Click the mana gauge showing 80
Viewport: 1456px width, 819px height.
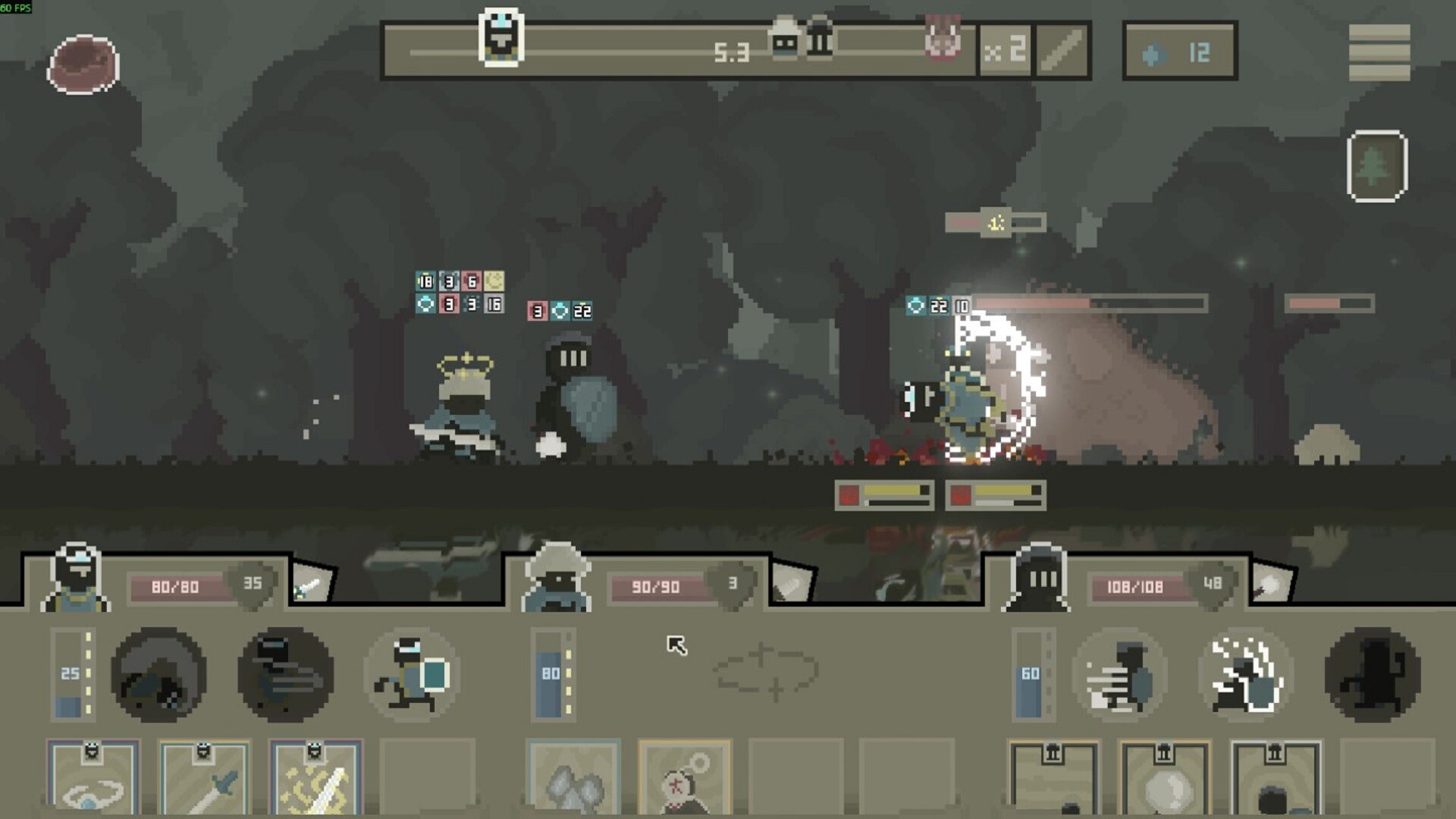coord(551,675)
